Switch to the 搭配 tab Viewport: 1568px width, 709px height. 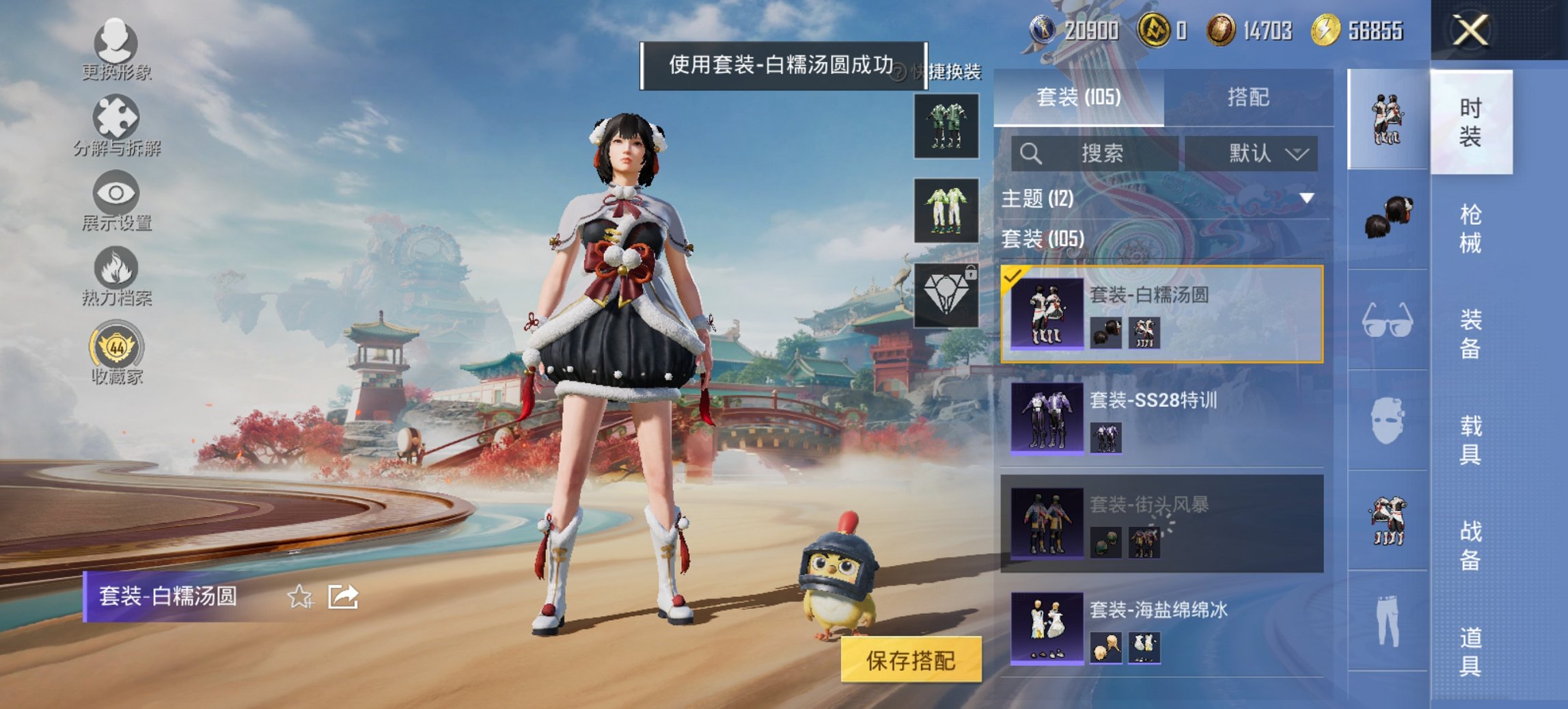click(x=1254, y=98)
